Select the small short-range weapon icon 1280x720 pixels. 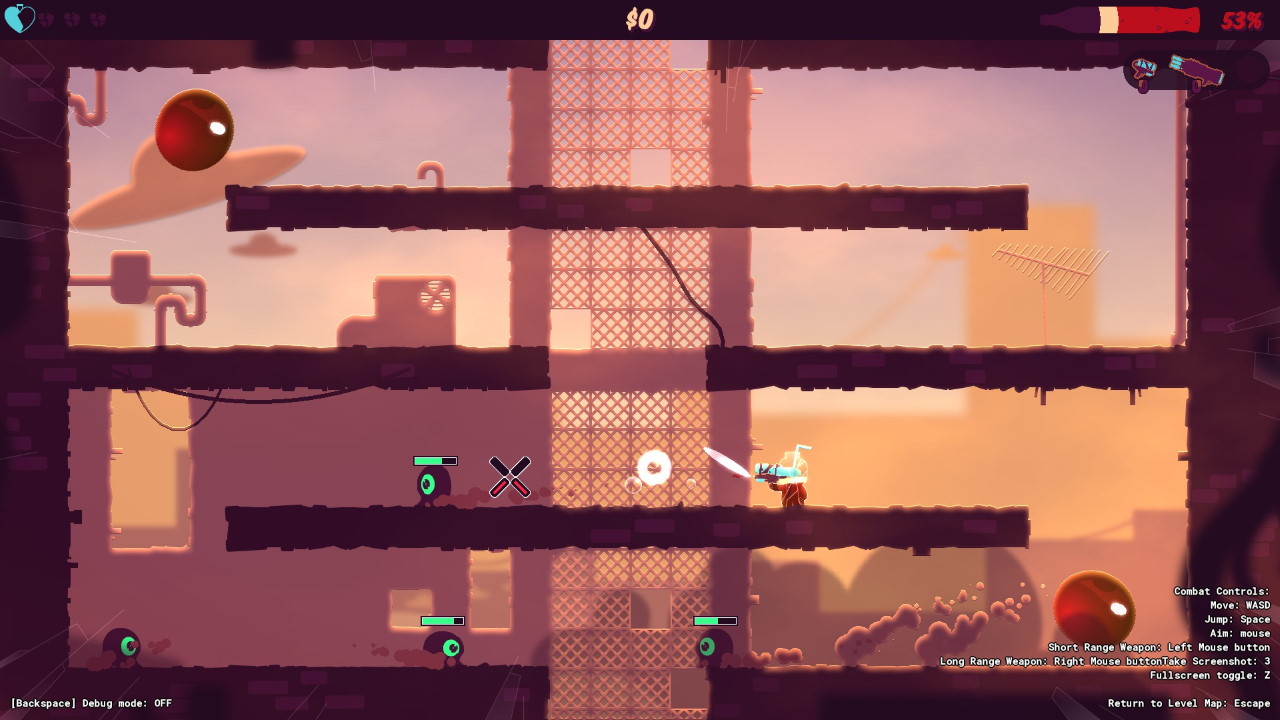pyautogui.click(x=1143, y=69)
